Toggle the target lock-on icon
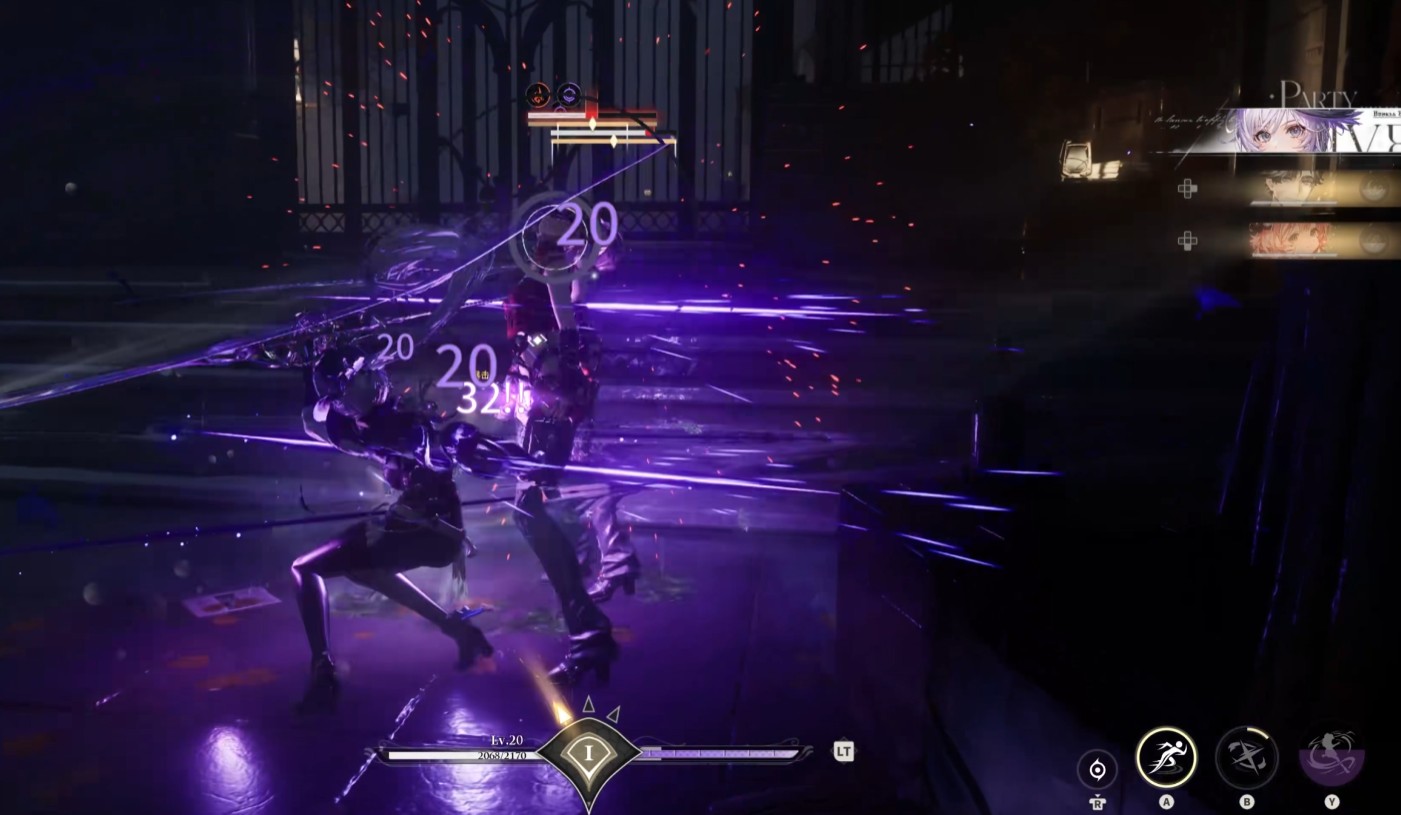This screenshot has height=815, width=1401. (1097, 769)
